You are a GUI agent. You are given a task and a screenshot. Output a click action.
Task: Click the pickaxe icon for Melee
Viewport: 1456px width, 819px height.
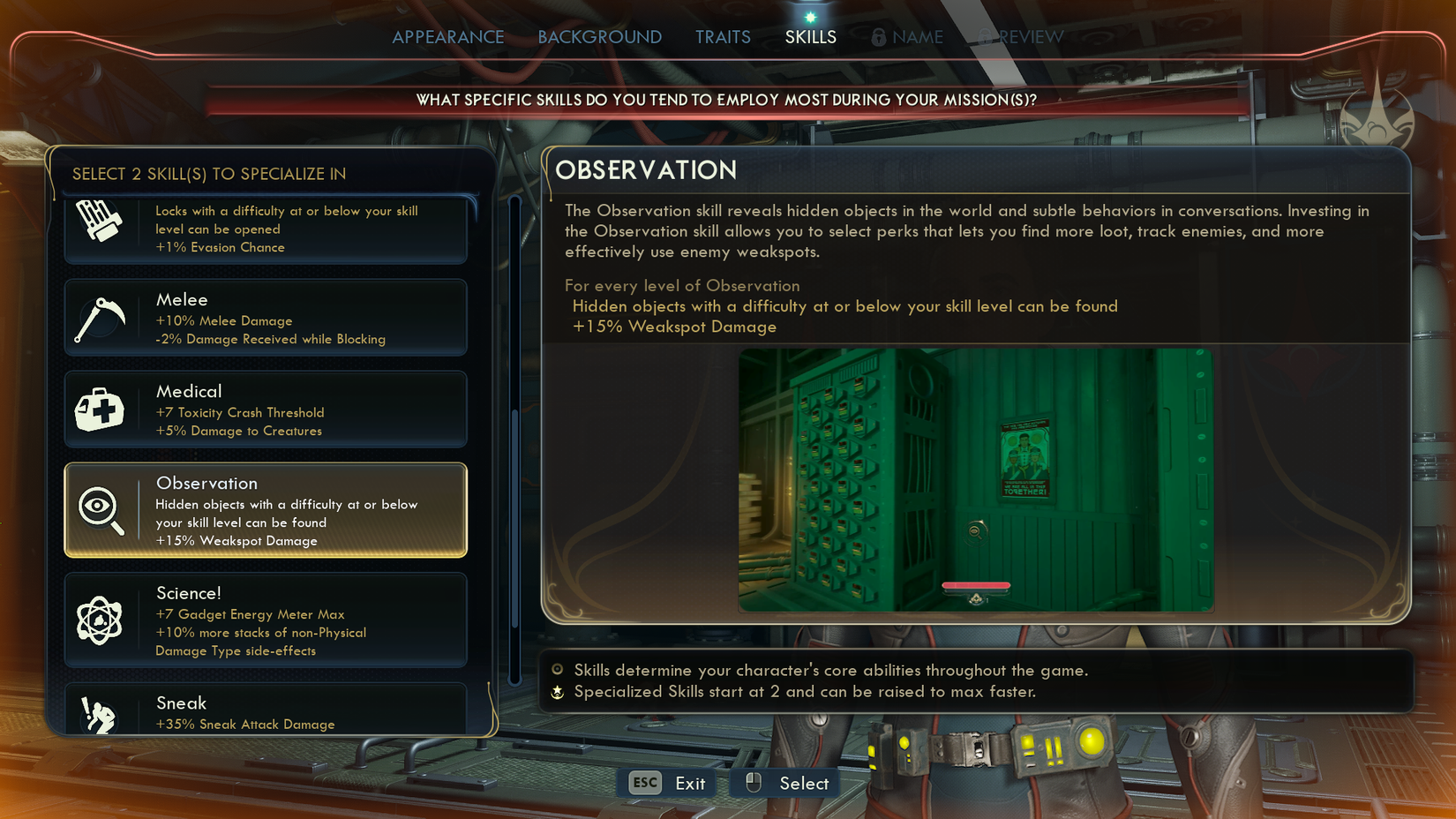pos(101,319)
